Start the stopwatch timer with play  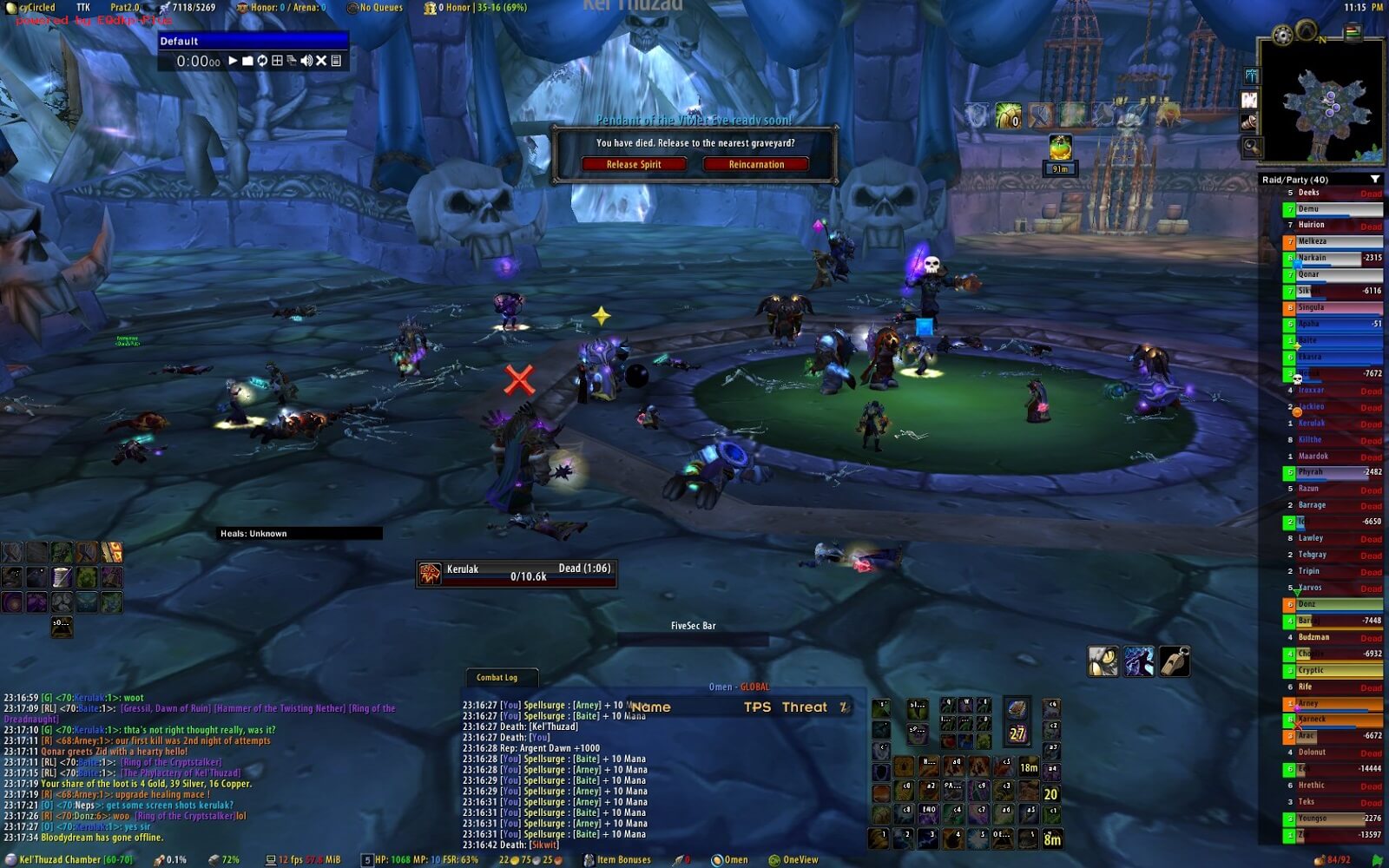233,61
